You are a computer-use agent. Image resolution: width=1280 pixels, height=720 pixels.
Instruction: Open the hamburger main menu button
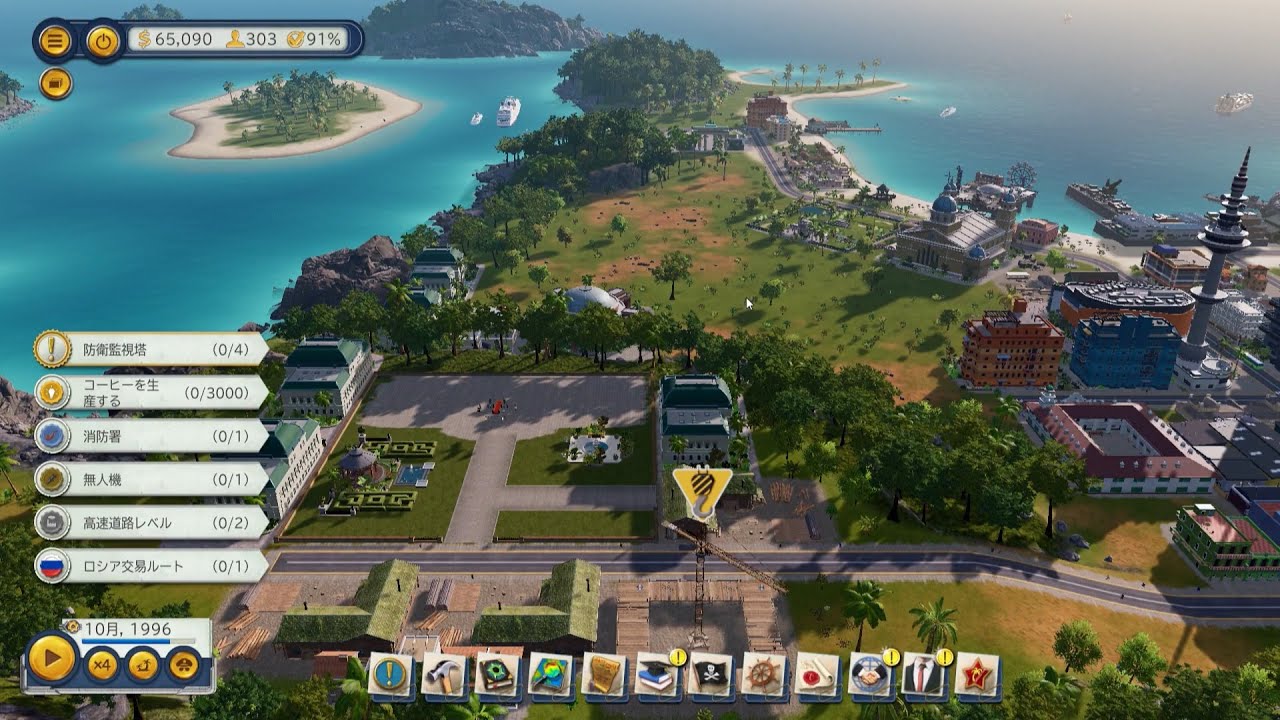click(x=54, y=40)
